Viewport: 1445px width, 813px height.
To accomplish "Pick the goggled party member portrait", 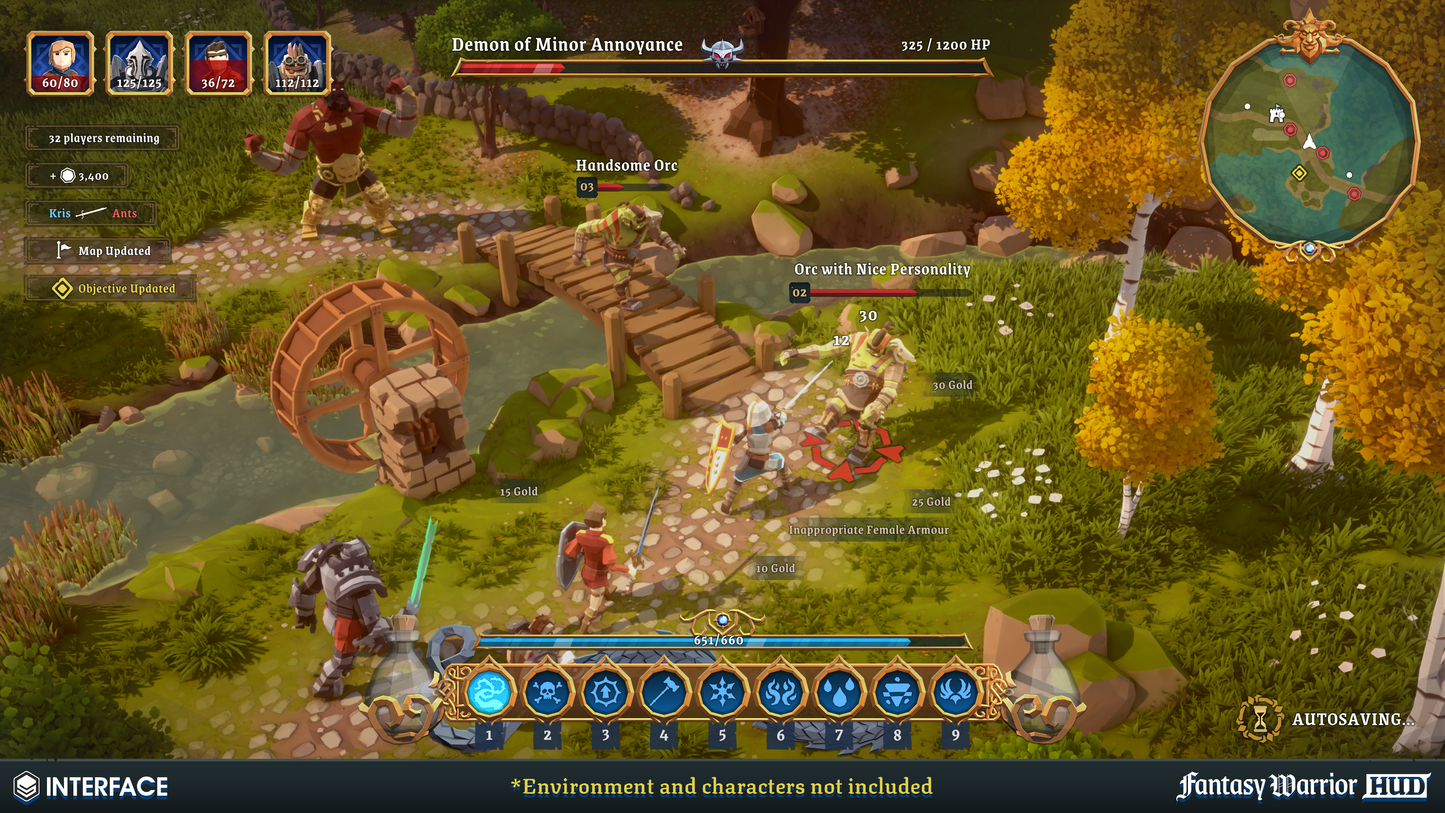I will click(297, 63).
